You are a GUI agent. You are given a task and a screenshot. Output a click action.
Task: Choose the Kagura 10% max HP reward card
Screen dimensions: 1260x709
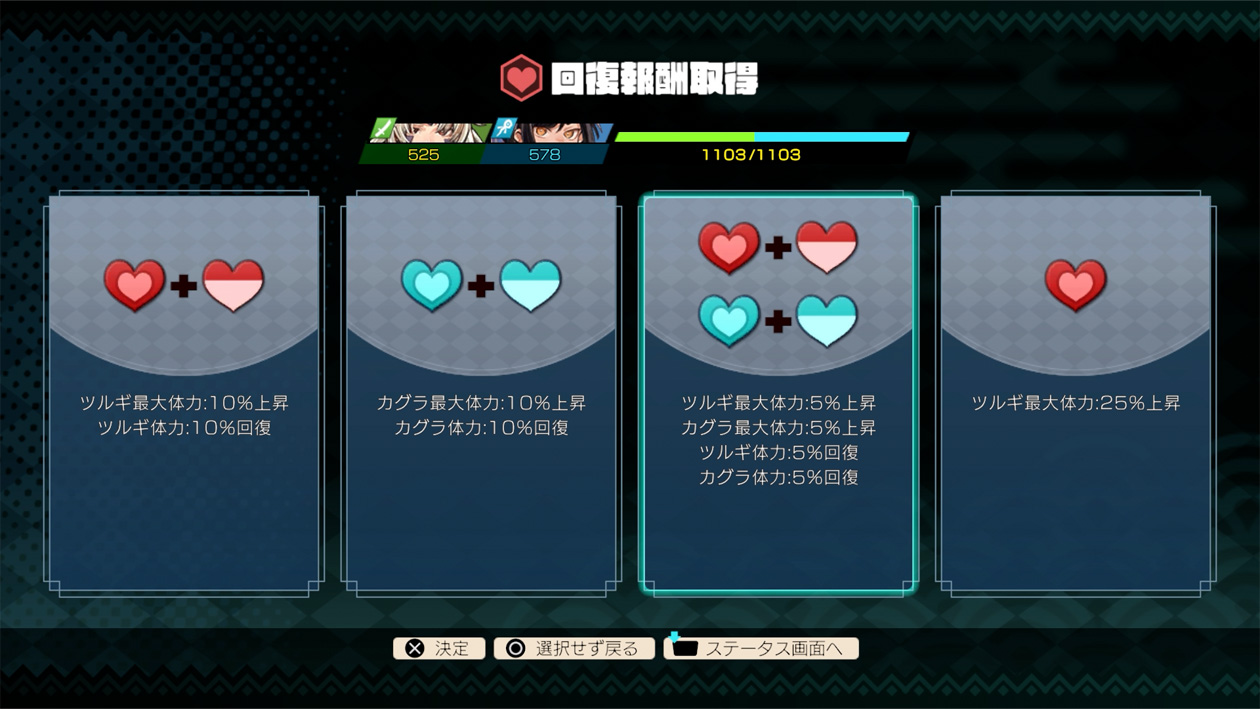(481, 393)
